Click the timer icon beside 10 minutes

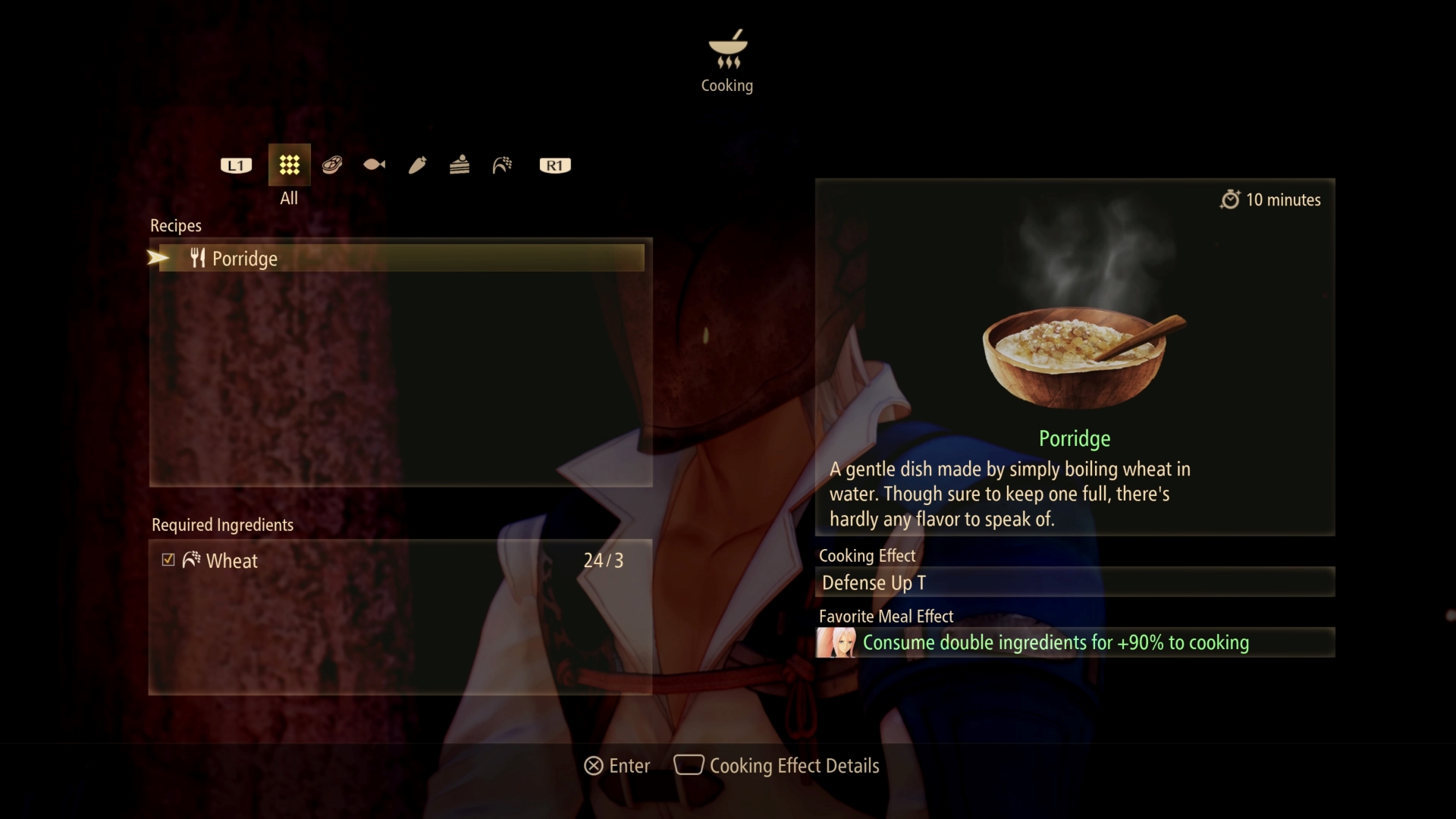point(1231,199)
